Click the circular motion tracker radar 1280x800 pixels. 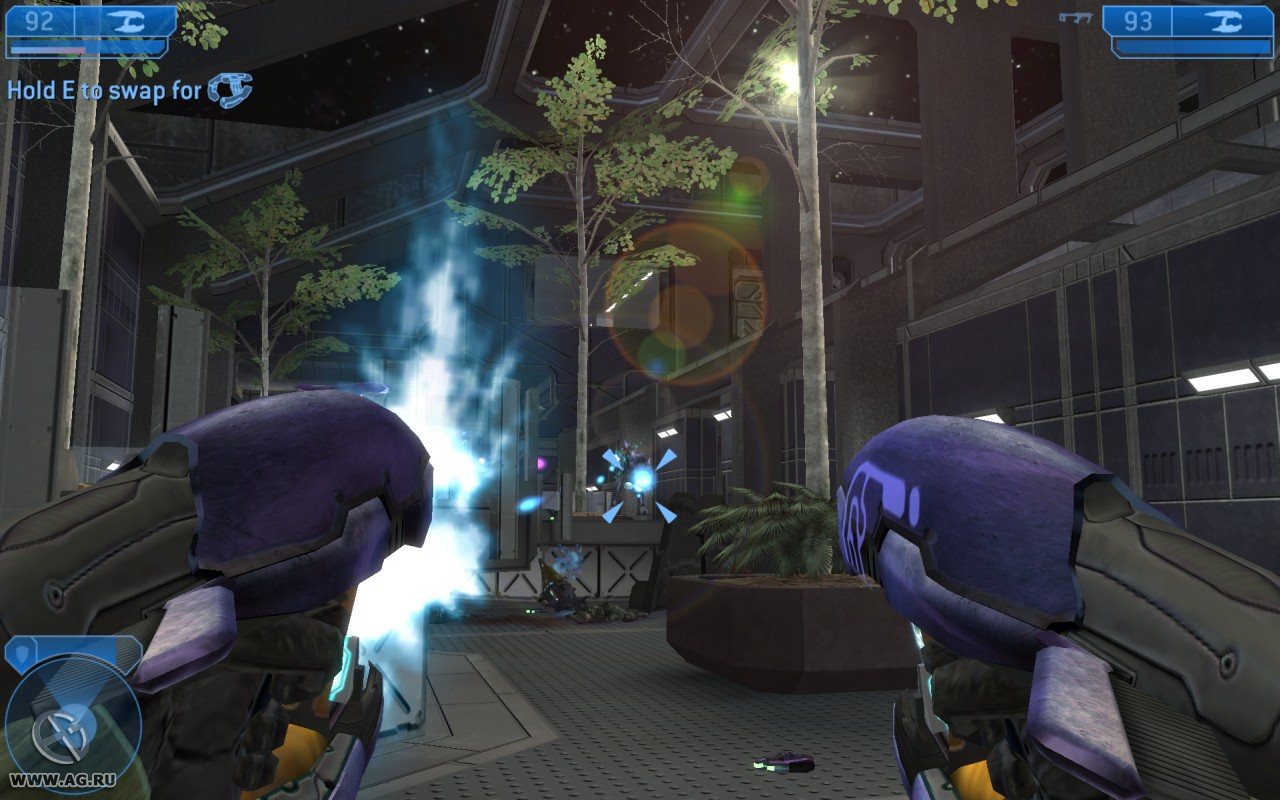point(72,724)
